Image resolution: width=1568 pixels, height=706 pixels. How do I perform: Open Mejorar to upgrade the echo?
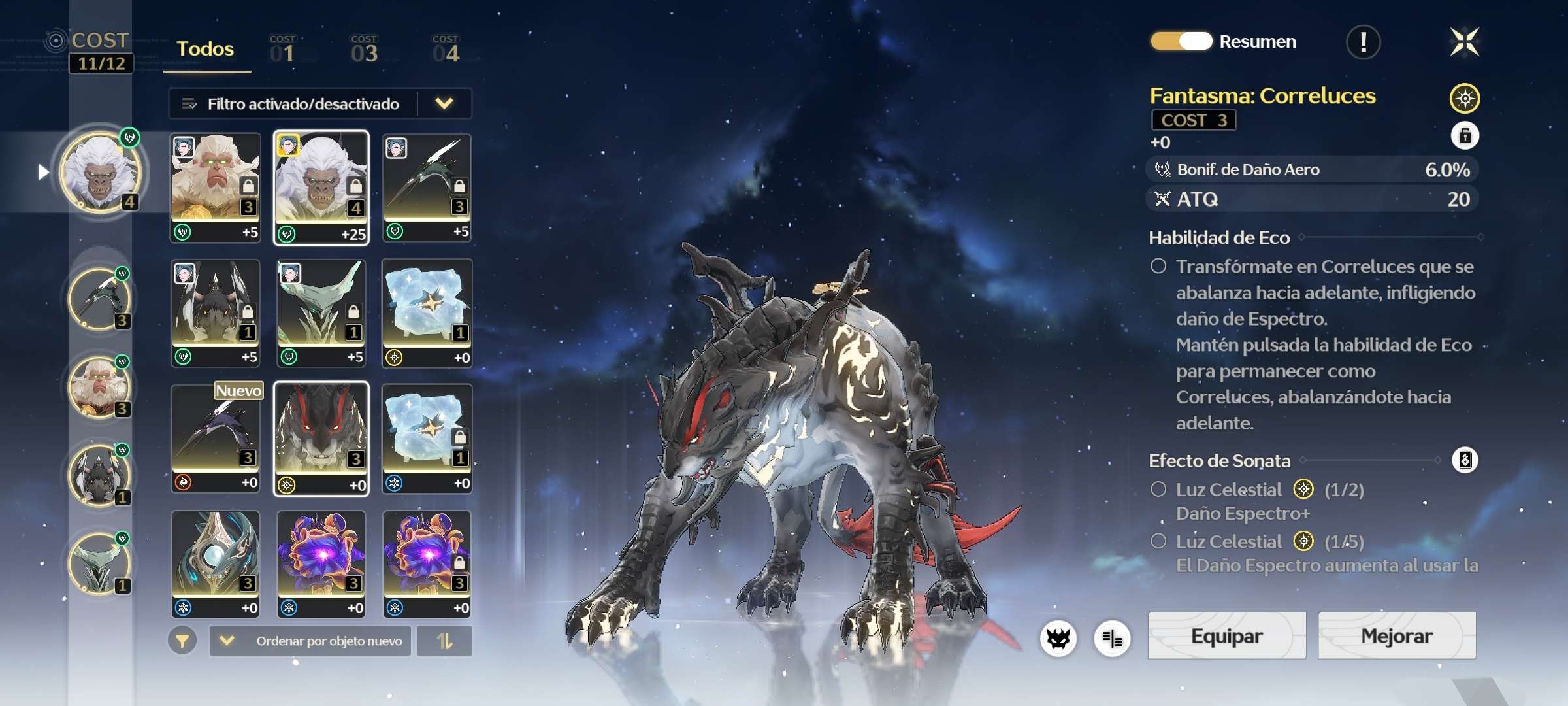1396,635
